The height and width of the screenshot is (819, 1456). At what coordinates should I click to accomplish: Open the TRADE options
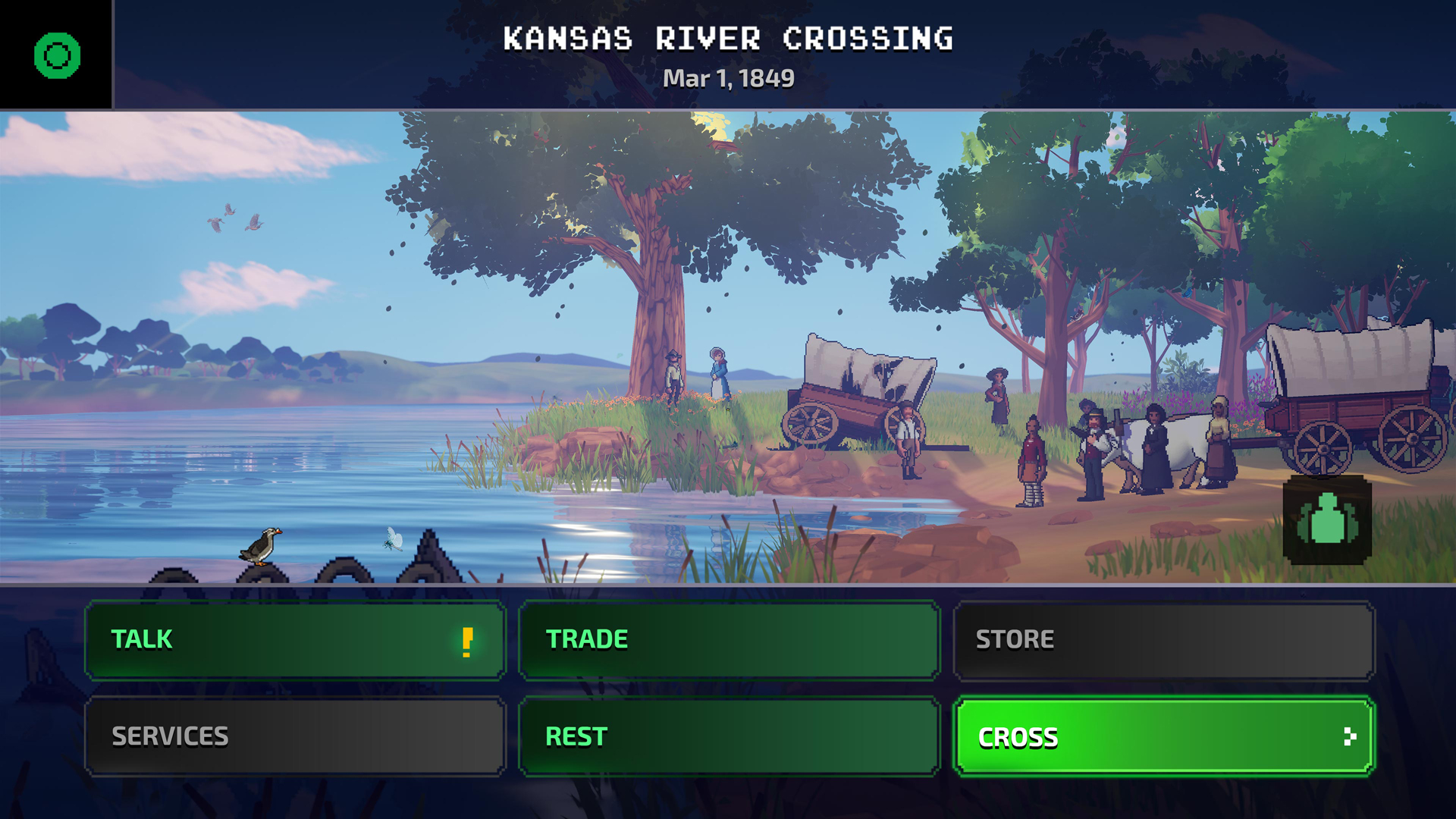pyautogui.click(x=728, y=639)
